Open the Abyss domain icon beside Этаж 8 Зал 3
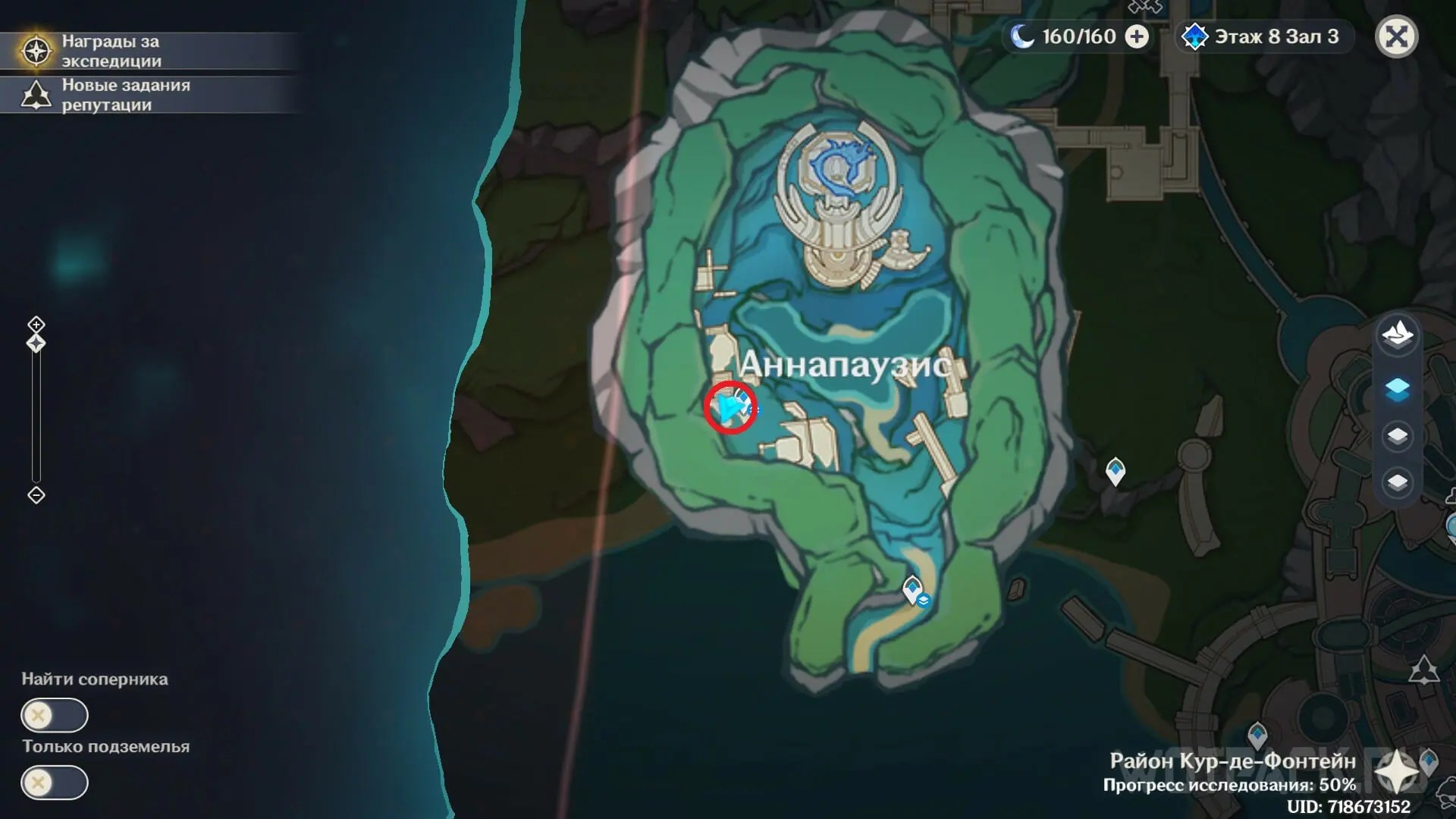This screenshot has height=819, width=1456. click(x=1195, y=36)
